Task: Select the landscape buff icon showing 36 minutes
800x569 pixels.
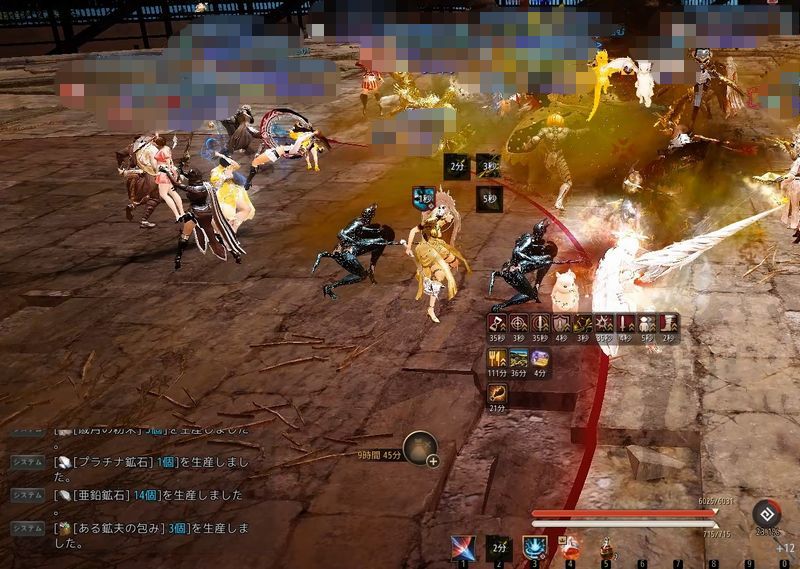Action: [x=518, y=359]
